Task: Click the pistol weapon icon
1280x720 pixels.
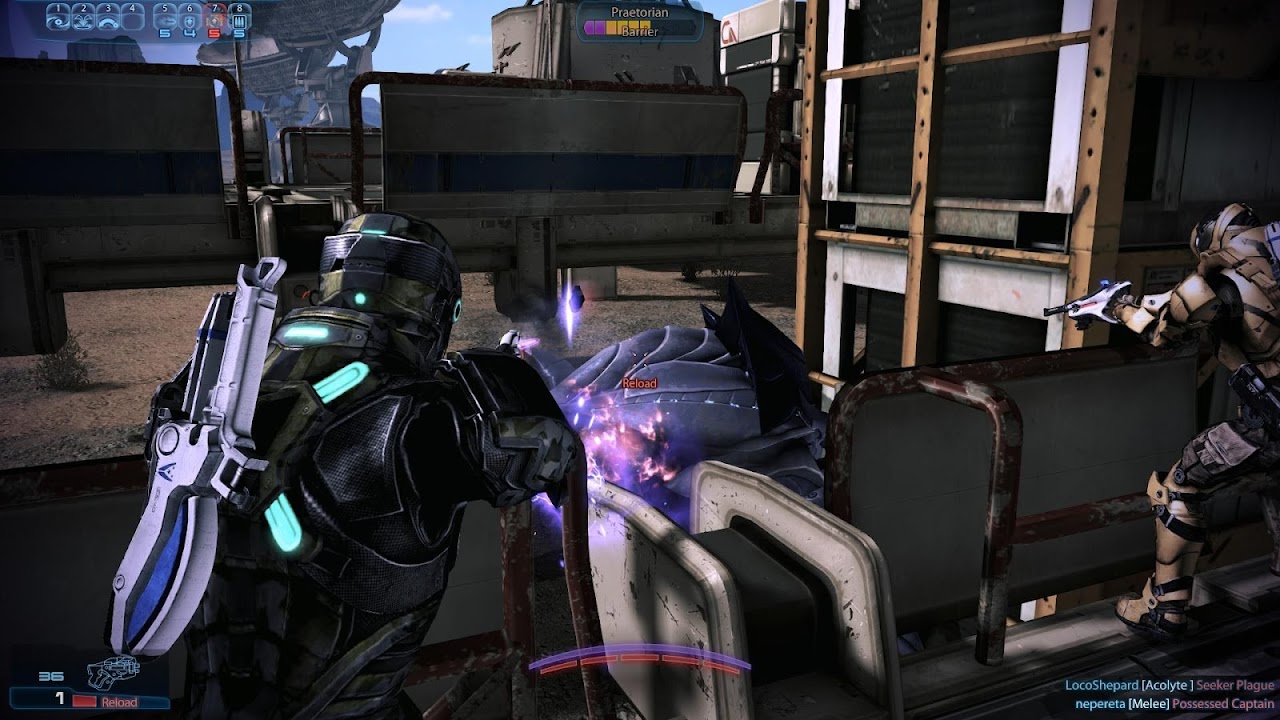Action: [112, 672]
